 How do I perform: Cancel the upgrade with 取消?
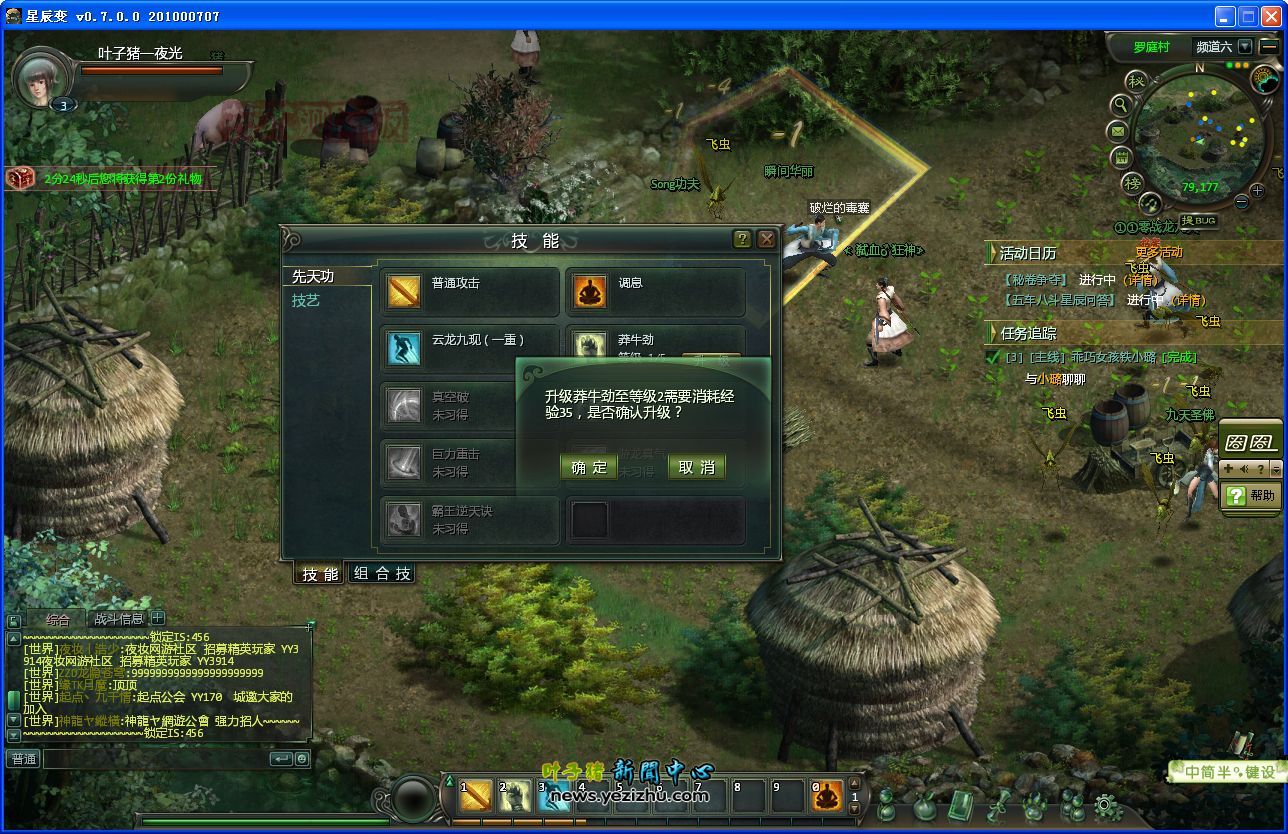pyautogui.click(x=696, y=467)
